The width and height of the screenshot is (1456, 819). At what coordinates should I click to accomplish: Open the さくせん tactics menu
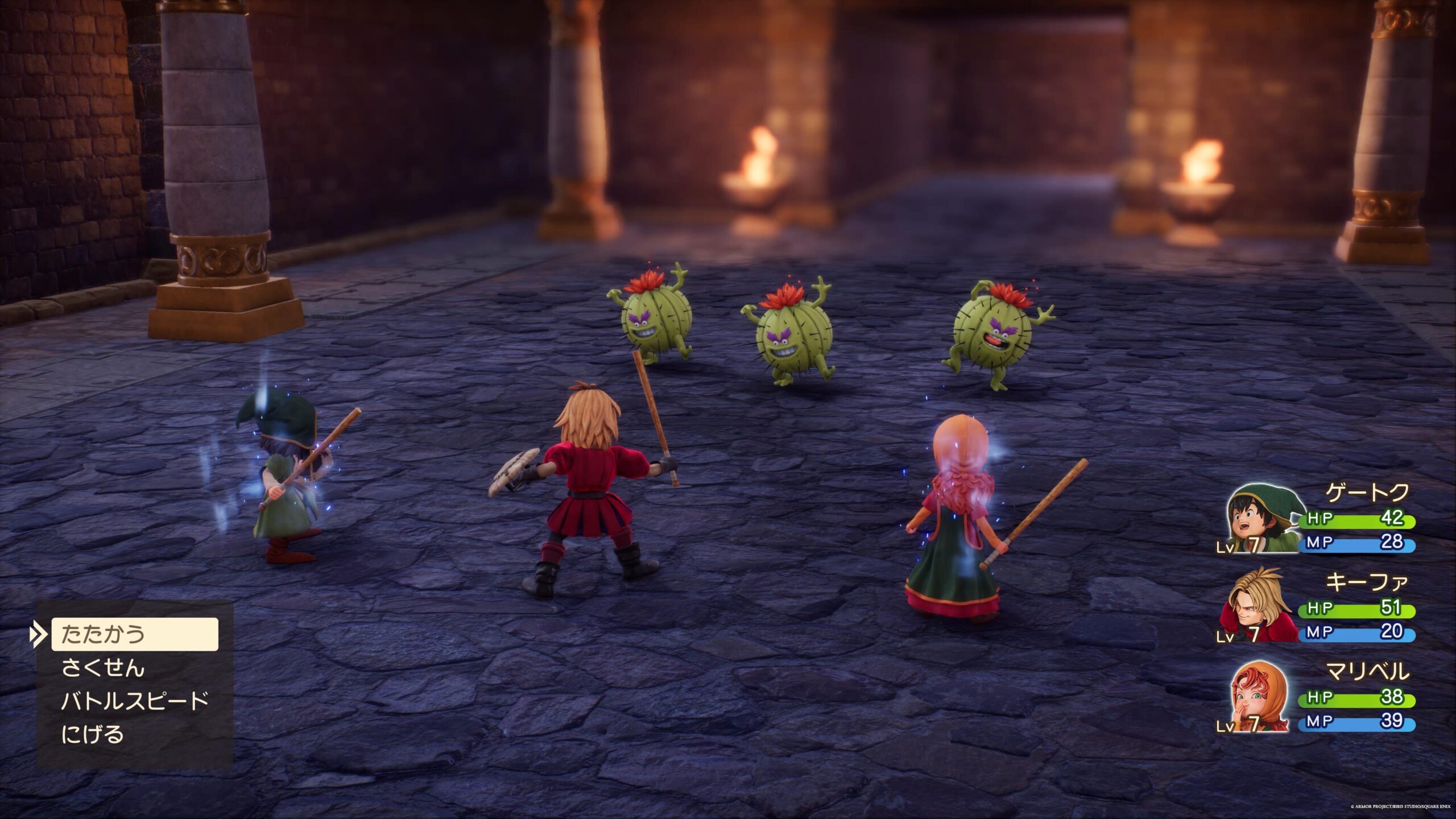tap(103, 668)
